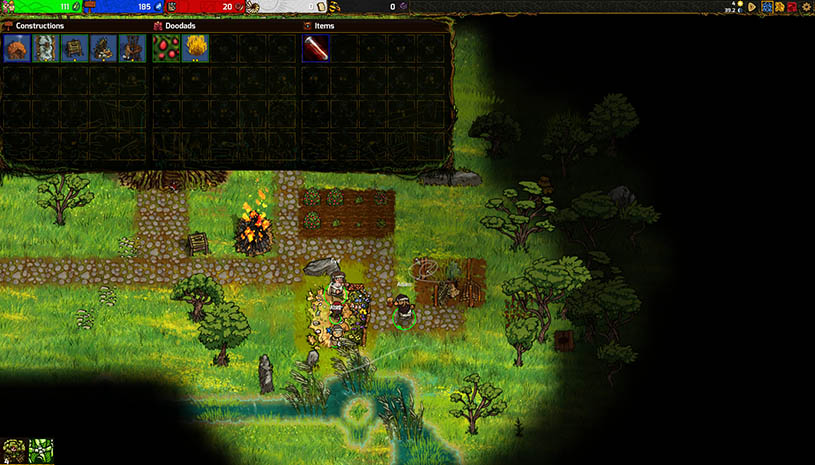Select the green grass tile icon
815x465 pixels.
[x=41, y=451]
